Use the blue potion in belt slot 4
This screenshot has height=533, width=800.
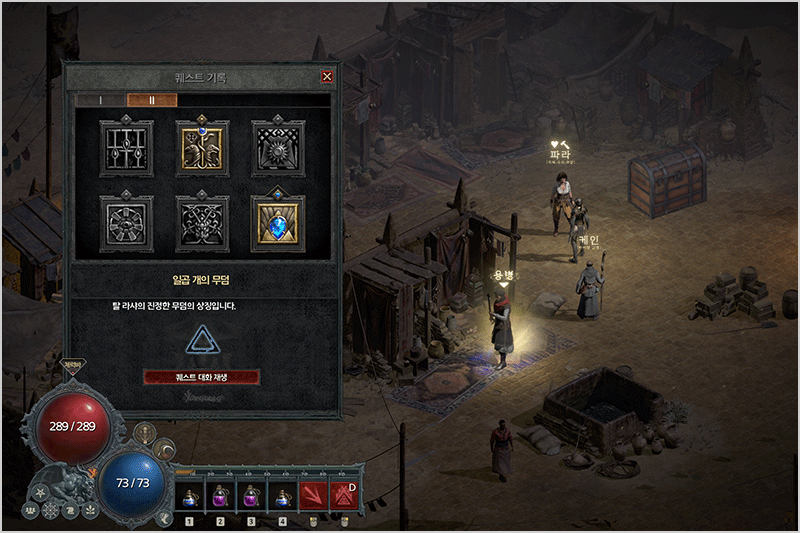(282, 495)
